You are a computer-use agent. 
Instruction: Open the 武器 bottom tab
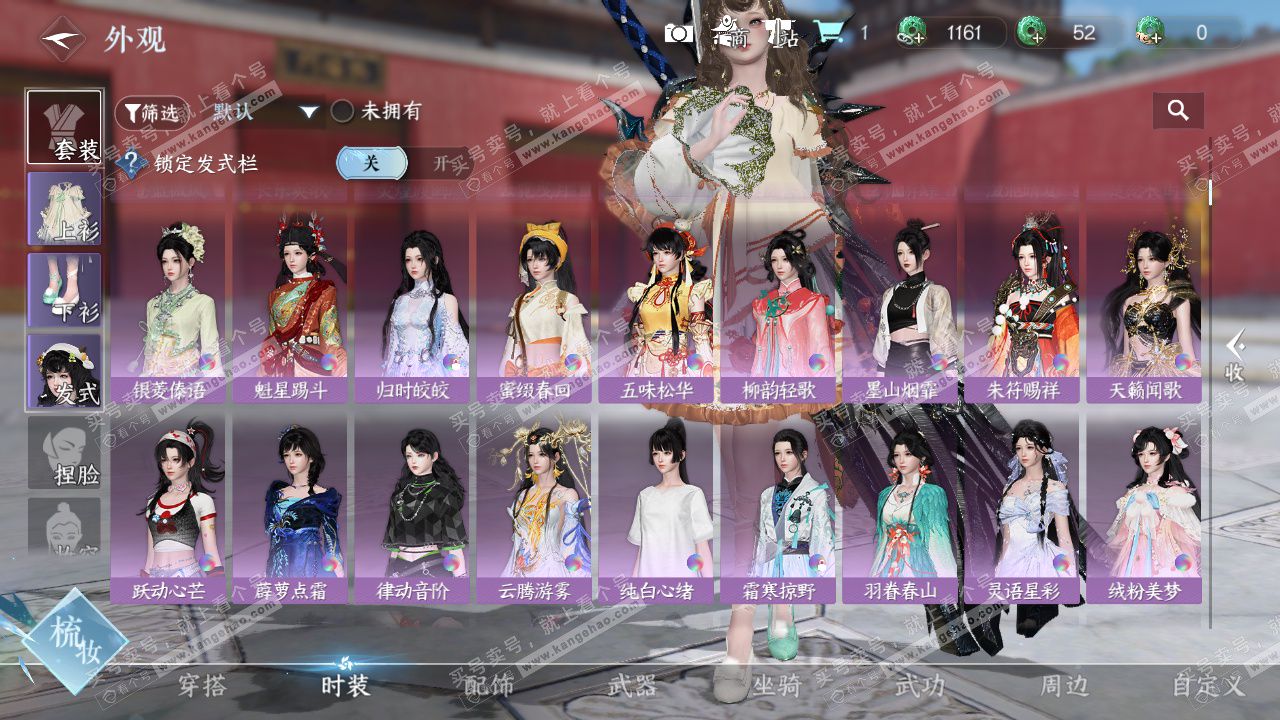point(633,686)
